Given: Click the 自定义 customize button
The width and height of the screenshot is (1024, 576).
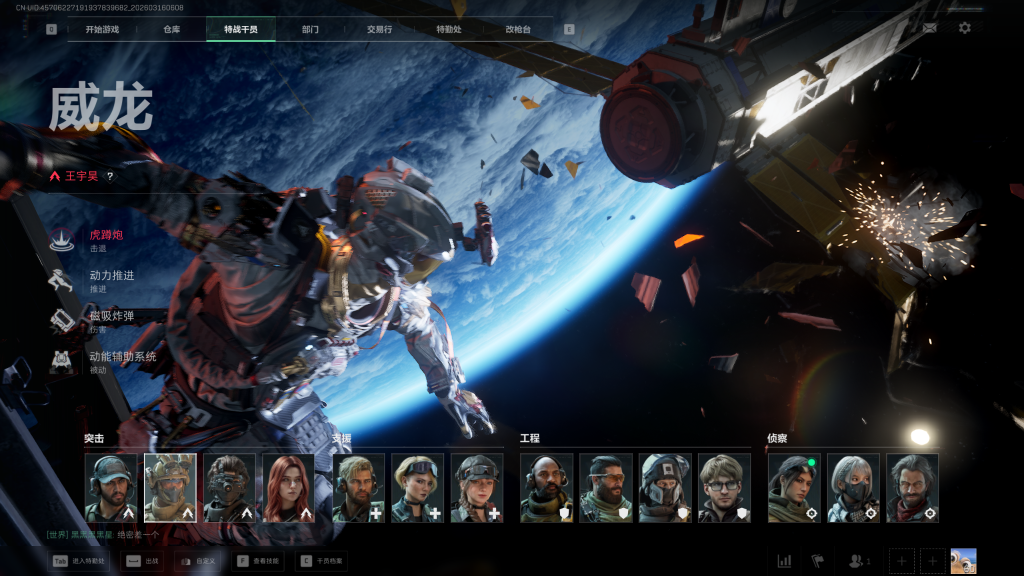Looking at the screenshot, I should tap(198, 561).
